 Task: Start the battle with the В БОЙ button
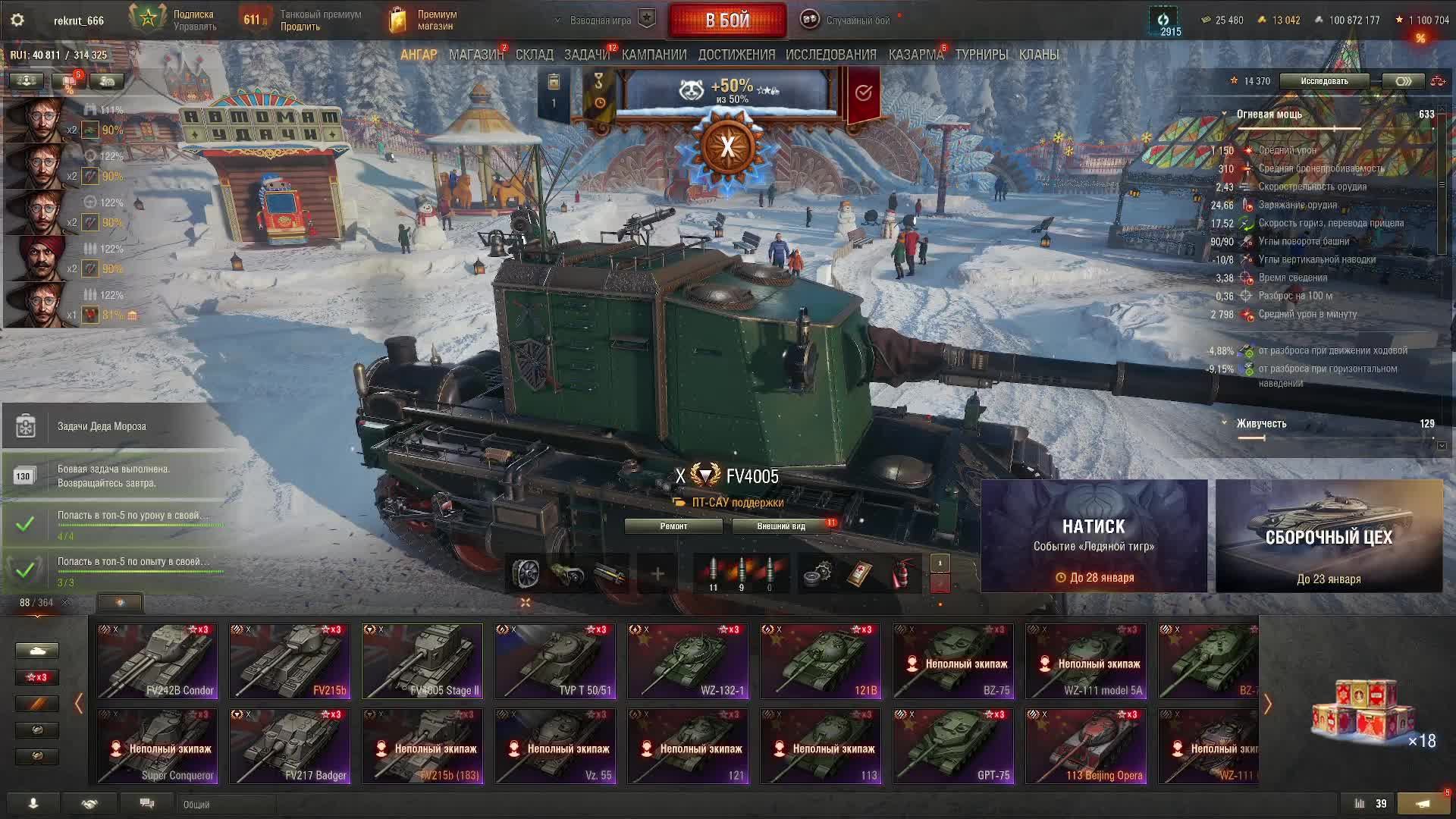point(727,20)
